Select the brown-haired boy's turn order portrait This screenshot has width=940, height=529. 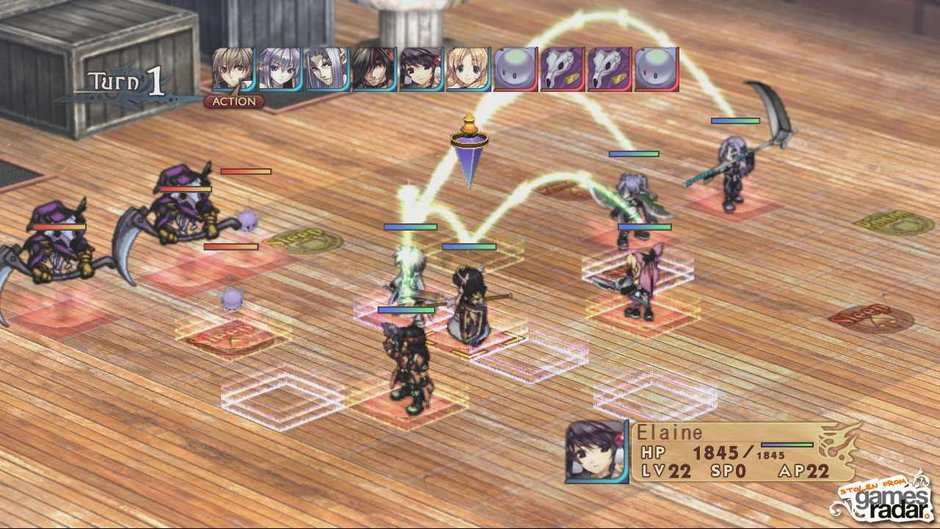click(233, 70)
